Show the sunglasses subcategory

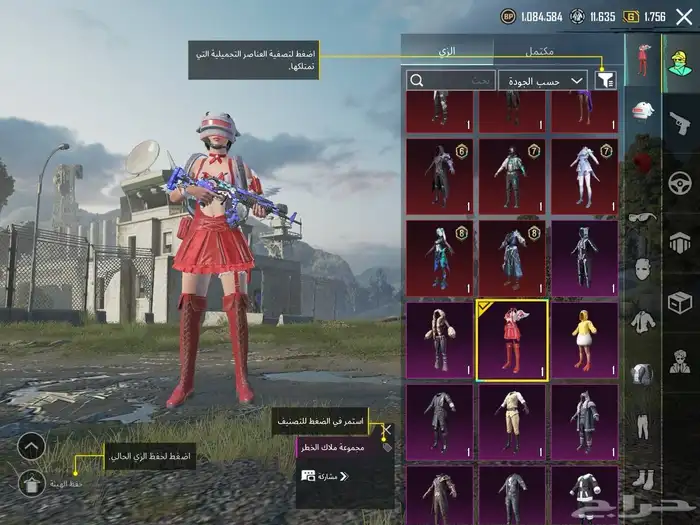[x=643, y=217]
